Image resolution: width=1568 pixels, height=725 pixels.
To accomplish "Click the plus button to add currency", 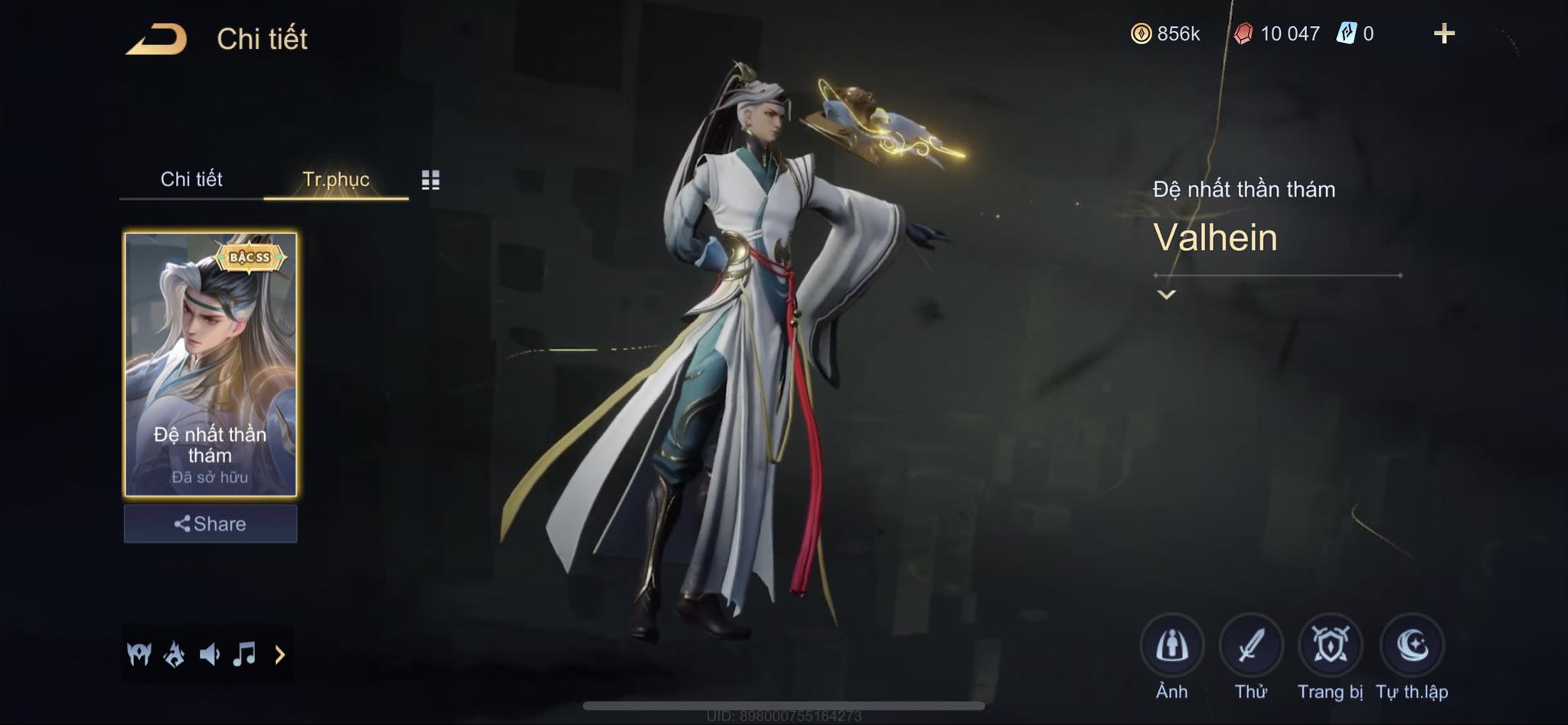I will point(1444,34).
